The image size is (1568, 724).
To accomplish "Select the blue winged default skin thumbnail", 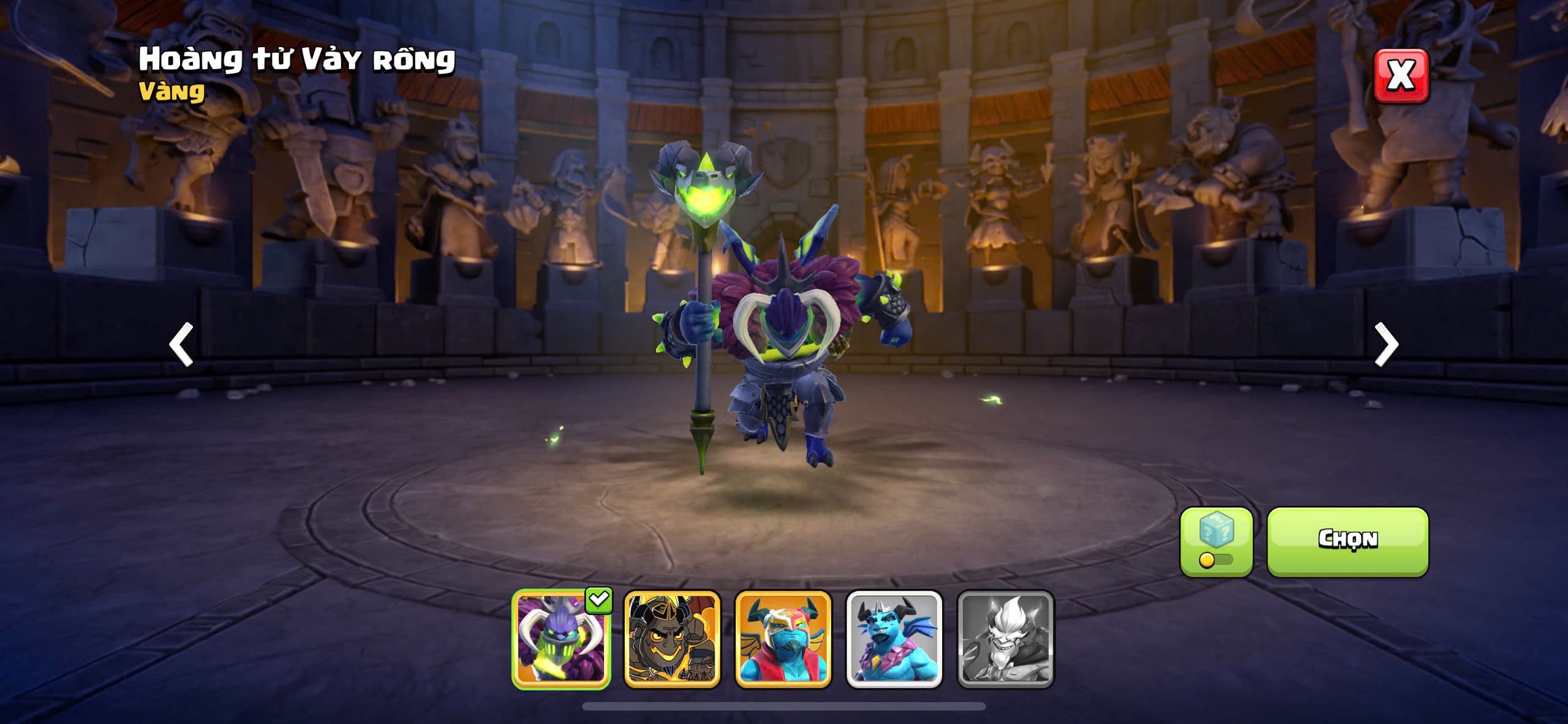I will (x=894, y=639).
